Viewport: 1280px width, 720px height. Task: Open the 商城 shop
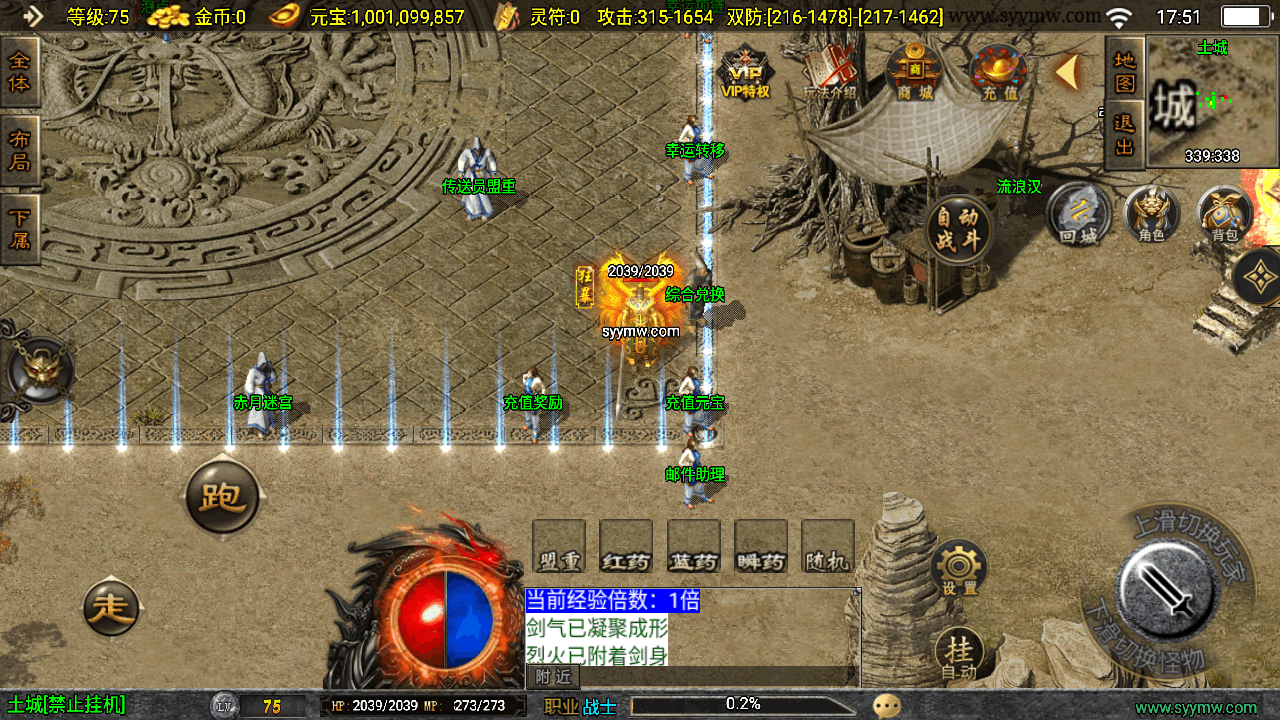click(x=914, y=73)
